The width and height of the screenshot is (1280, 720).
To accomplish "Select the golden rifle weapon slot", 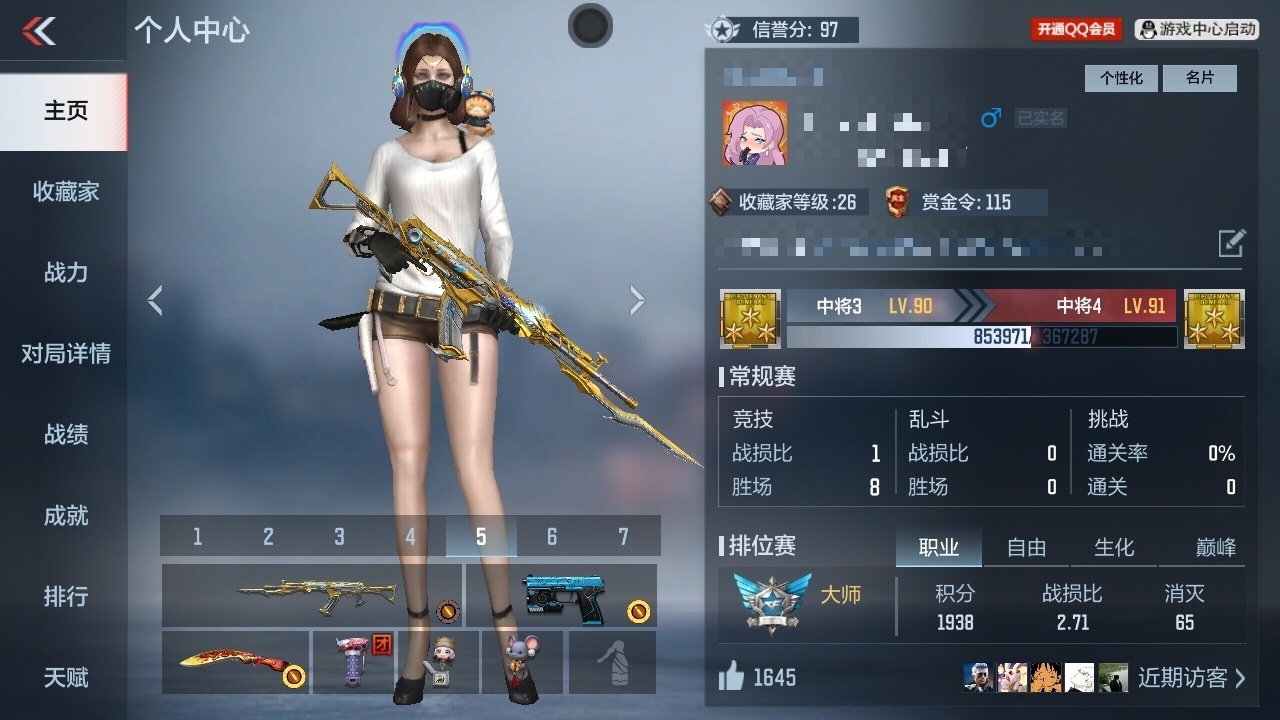I will (311, 595).
